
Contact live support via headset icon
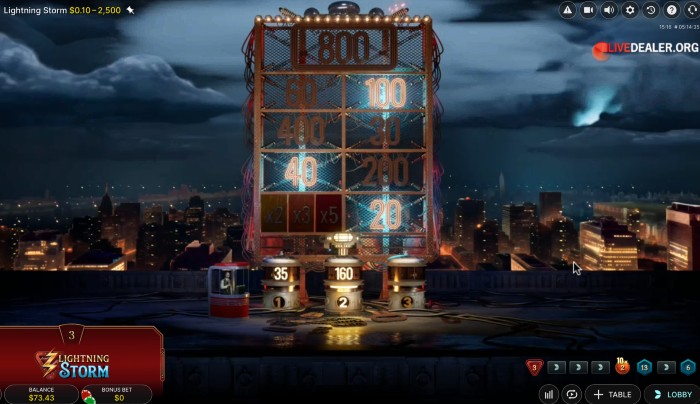(x=690, y=10)
